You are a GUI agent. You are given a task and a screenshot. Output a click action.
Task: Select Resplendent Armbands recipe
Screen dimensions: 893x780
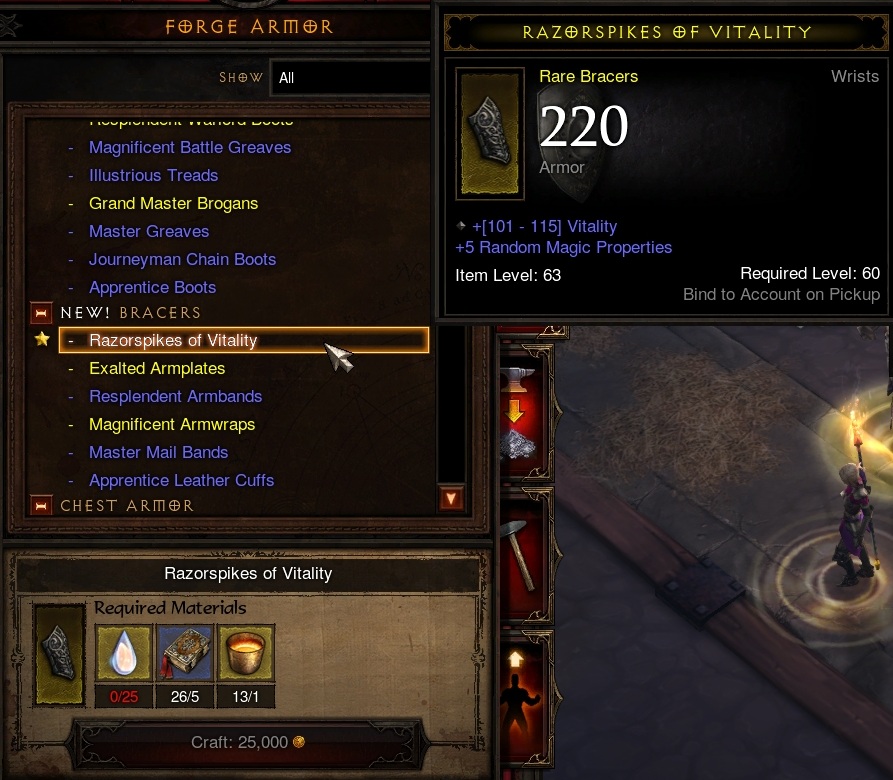pos(175,397)
